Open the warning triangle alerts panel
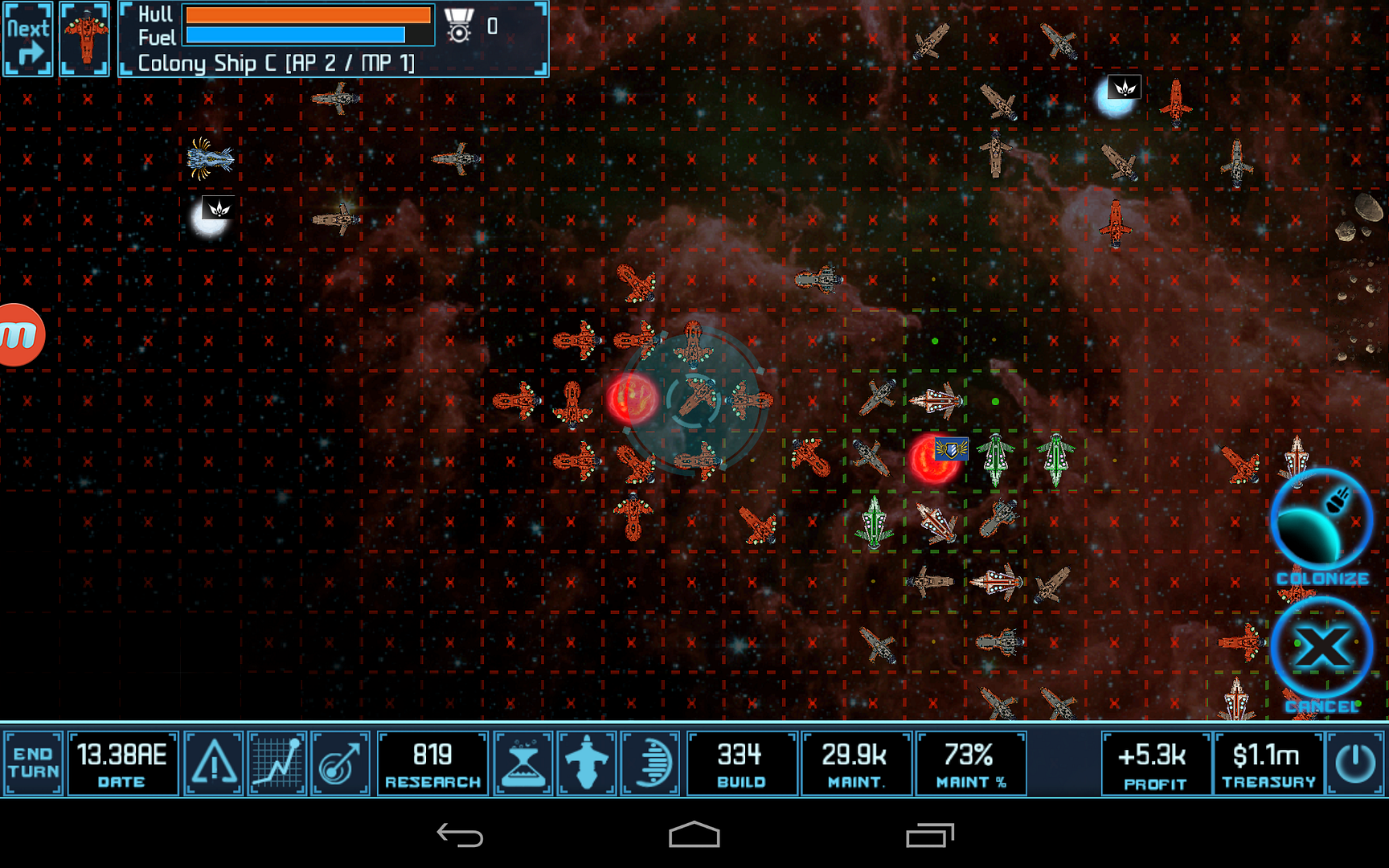This screenshot has width=1389, height=868. (214, 762)
